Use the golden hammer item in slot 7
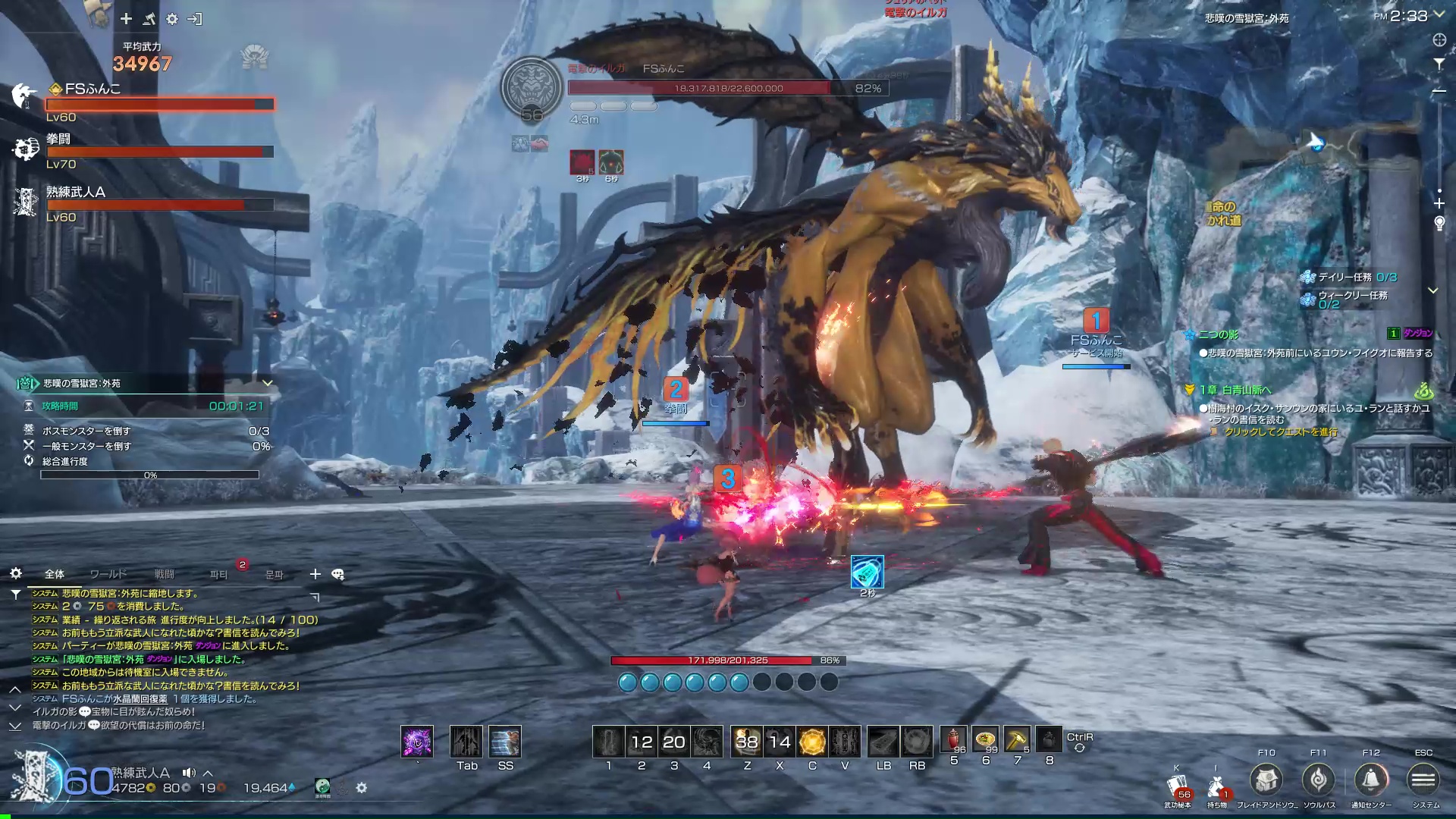Image resolution: width=1456 pixels, height=819 pixels. 1017,741
